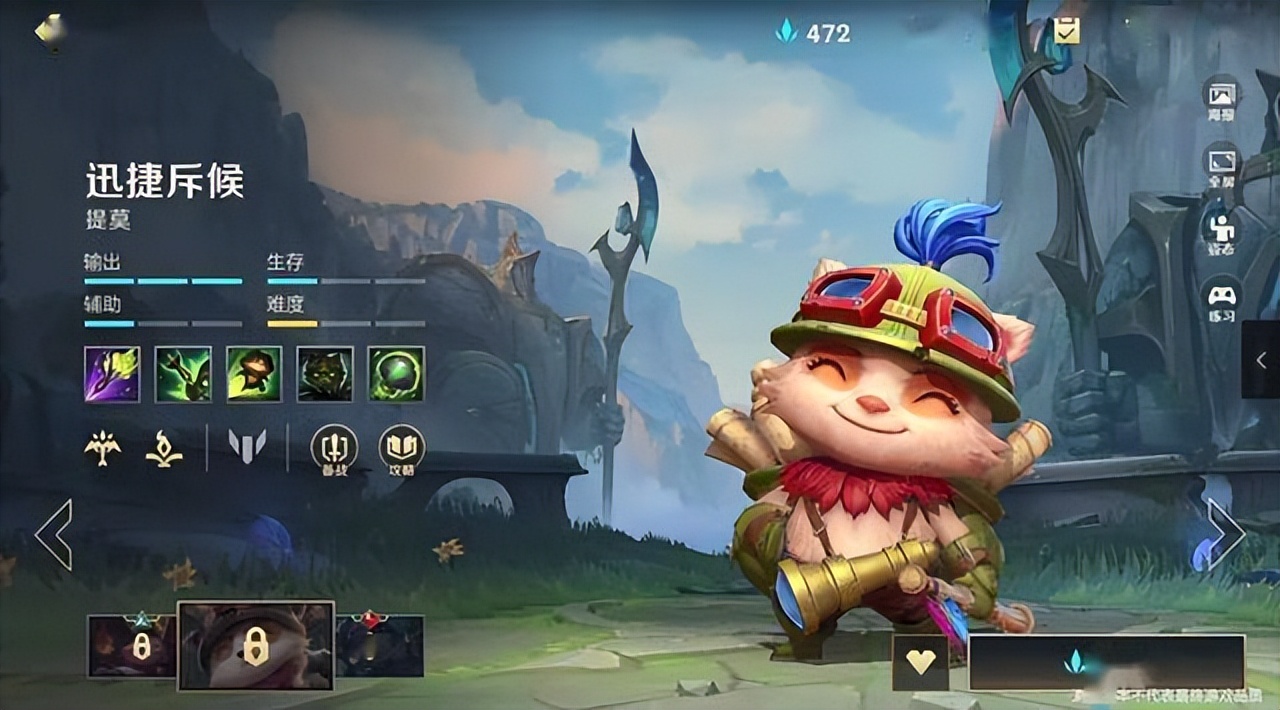Open the splash art picture button
Viewport: 1280px width, 710px height.
[x=1222, y=98]
